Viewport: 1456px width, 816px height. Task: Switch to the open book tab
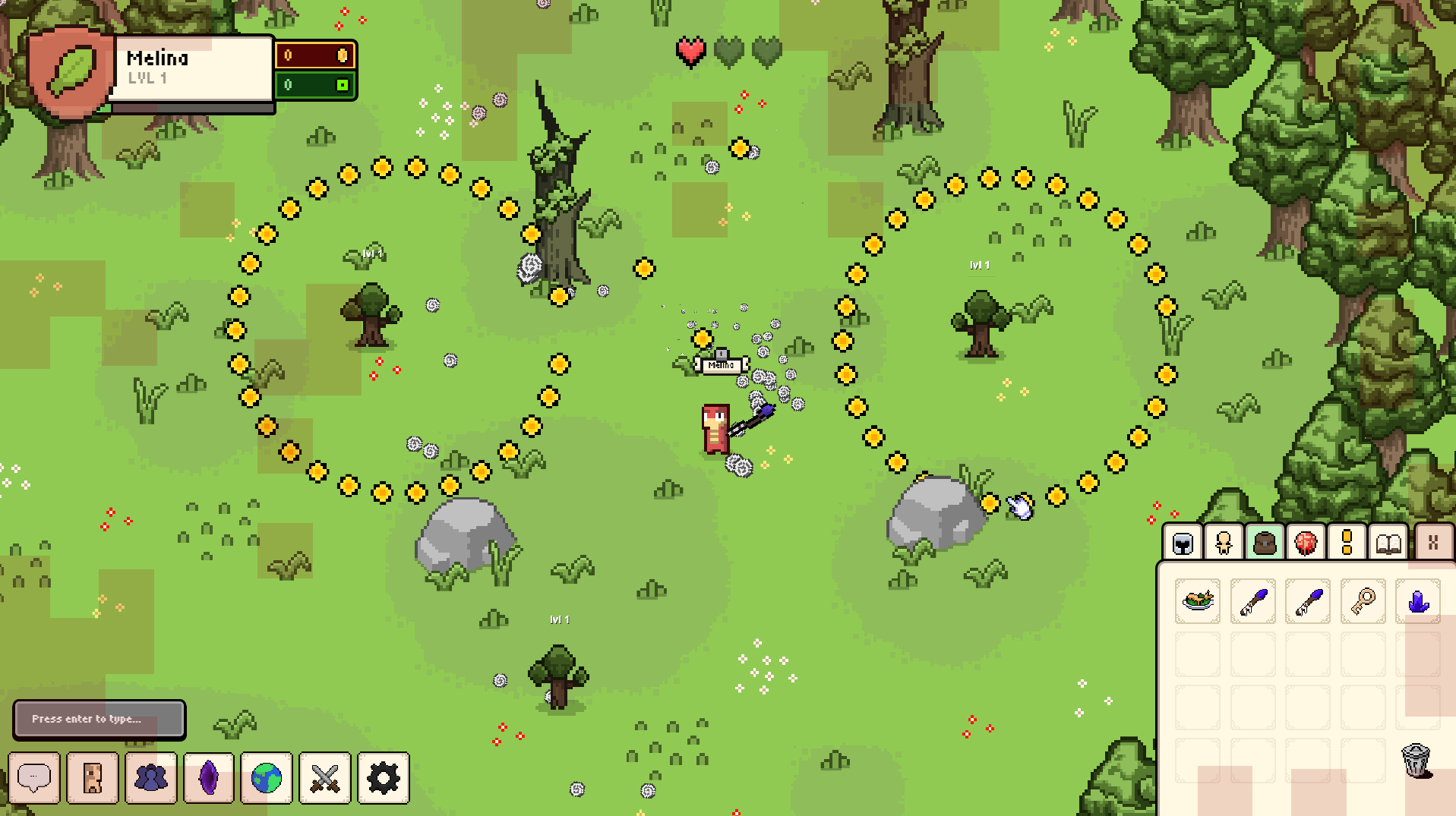point(1388,543)
